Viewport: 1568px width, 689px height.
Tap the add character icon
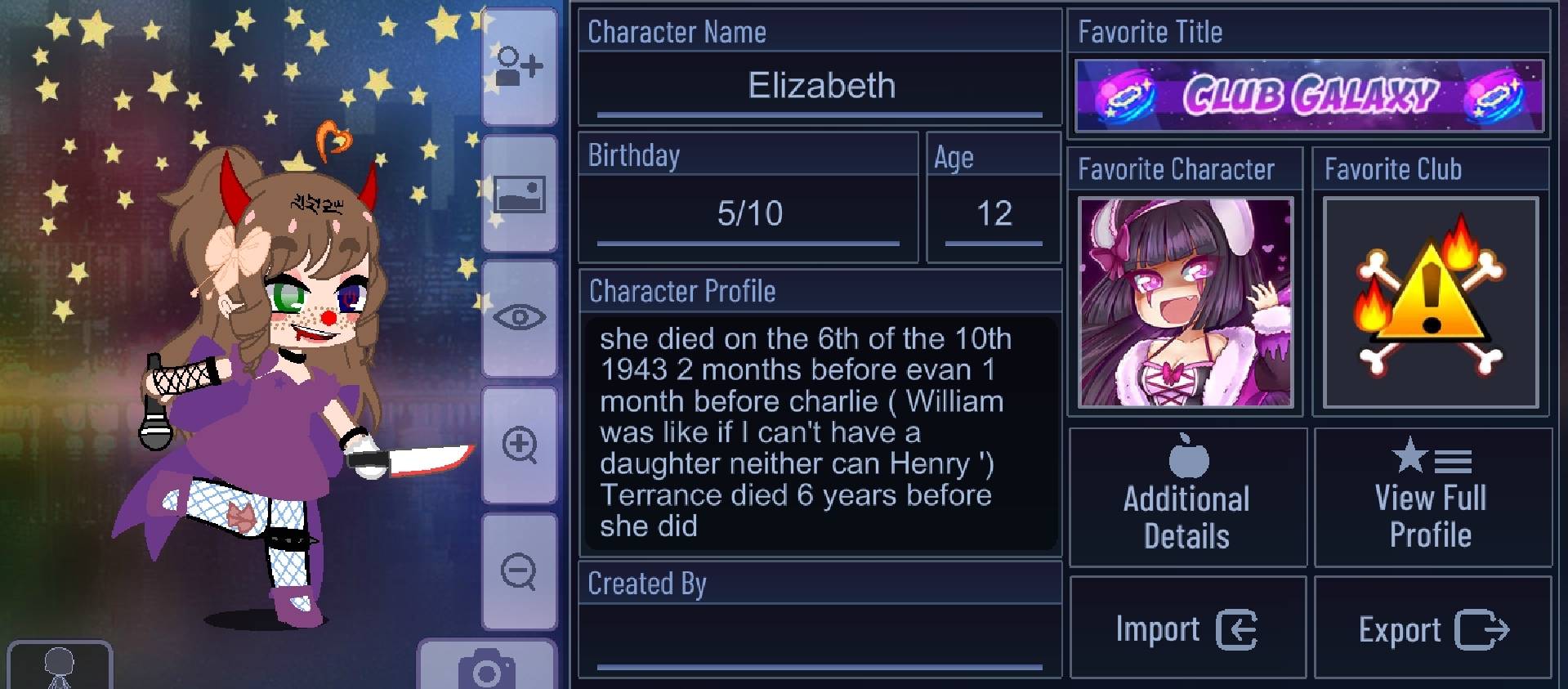[x=519, y=67]
